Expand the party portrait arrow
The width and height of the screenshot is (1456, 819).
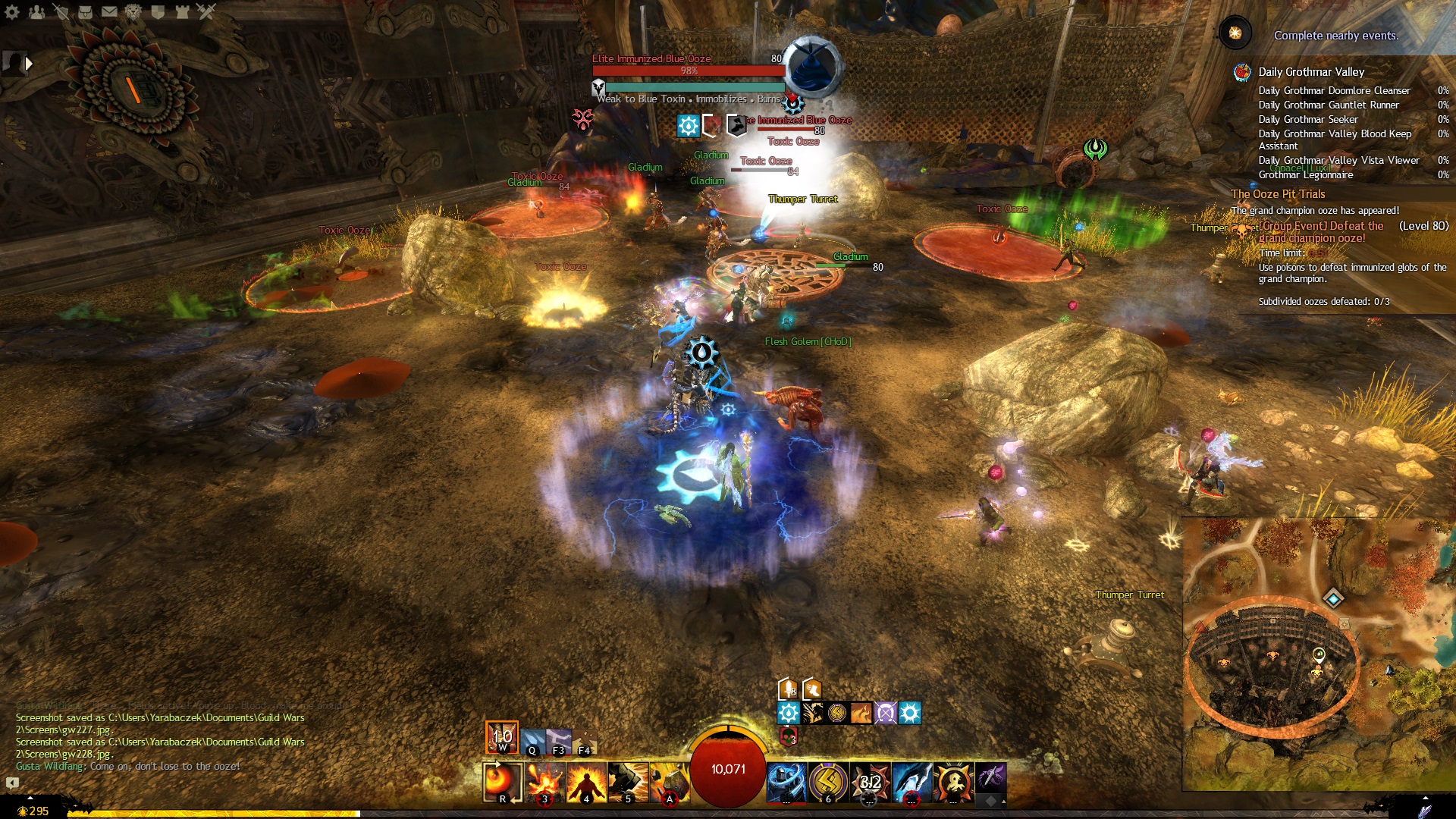point(29,64)
